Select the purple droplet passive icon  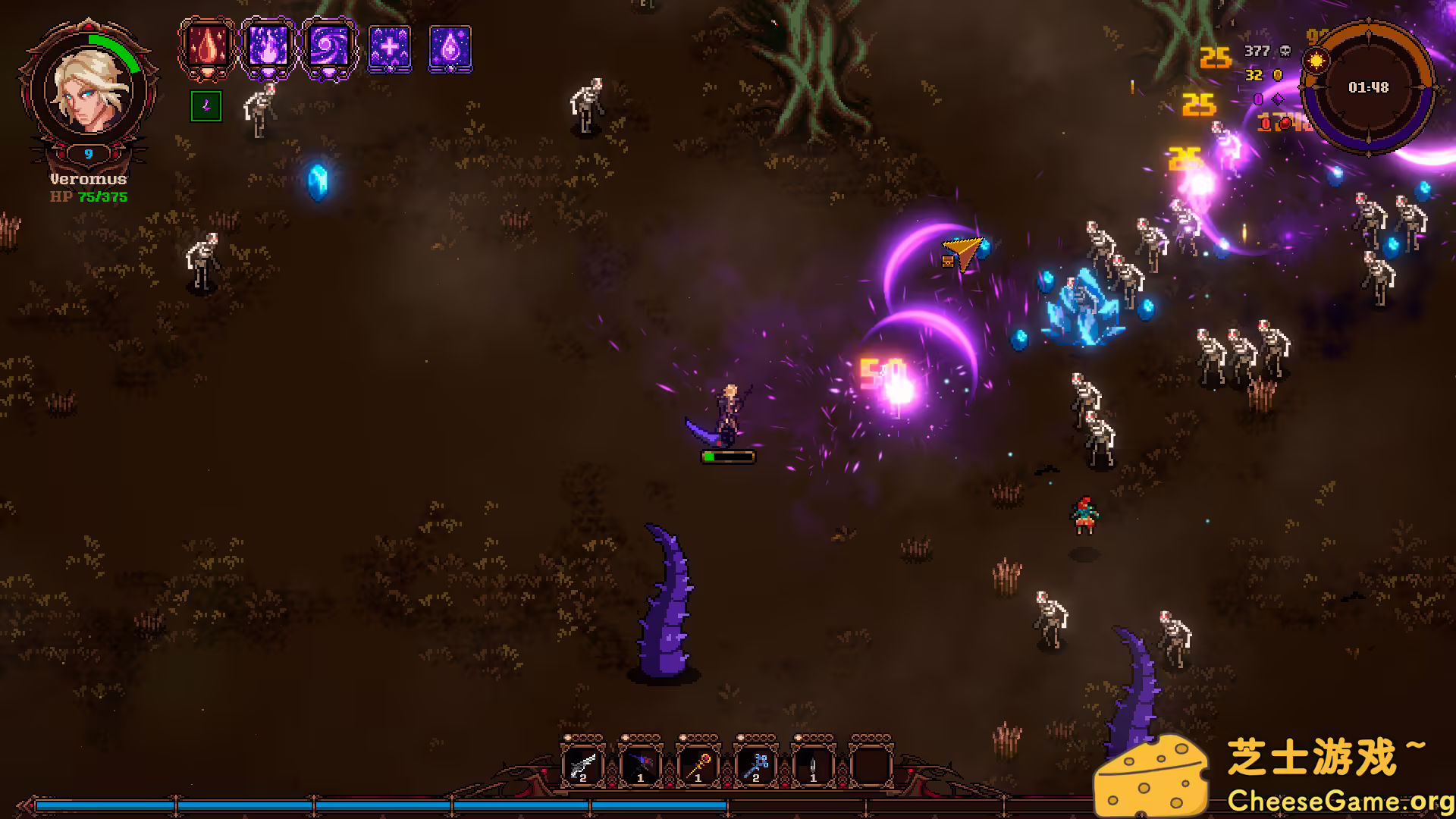click(450, 48)
